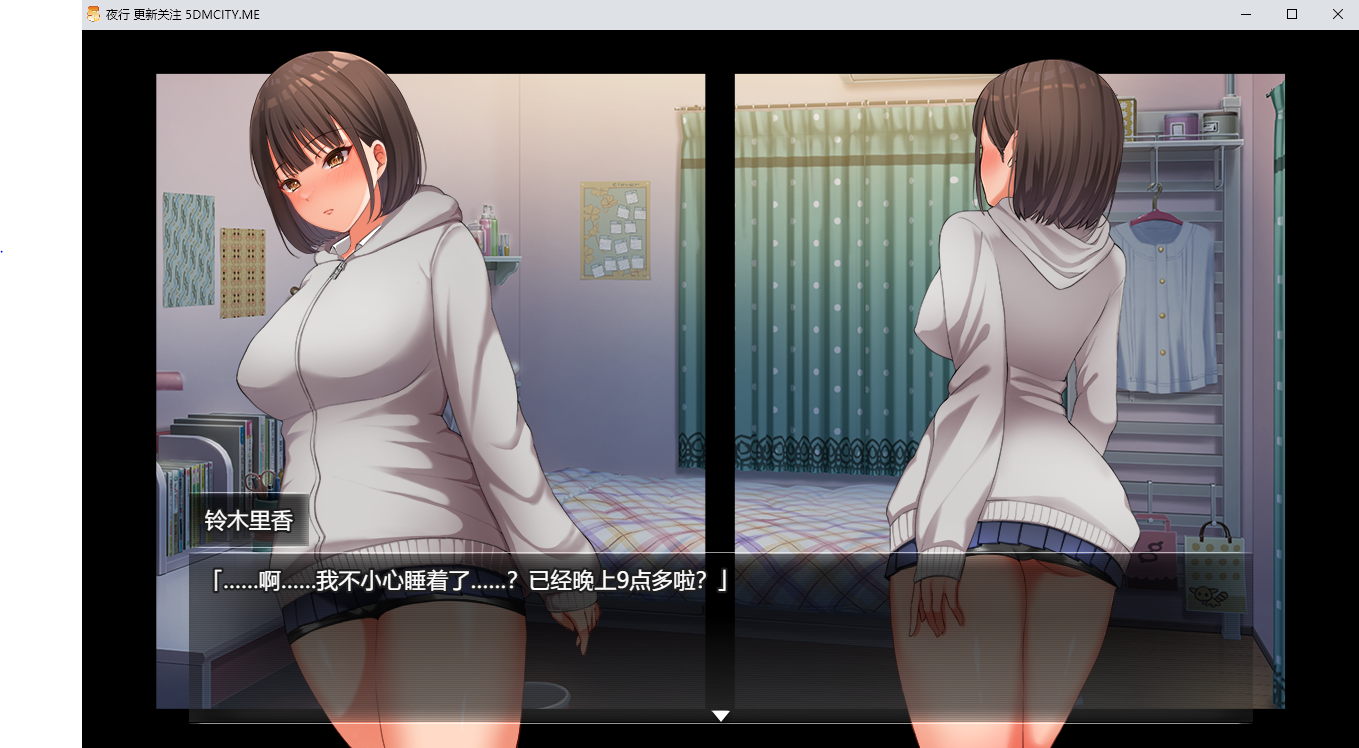Close the 夜行 game window
The height and width of the screenshot is (748, 1359).
(x=1337, y=14)
